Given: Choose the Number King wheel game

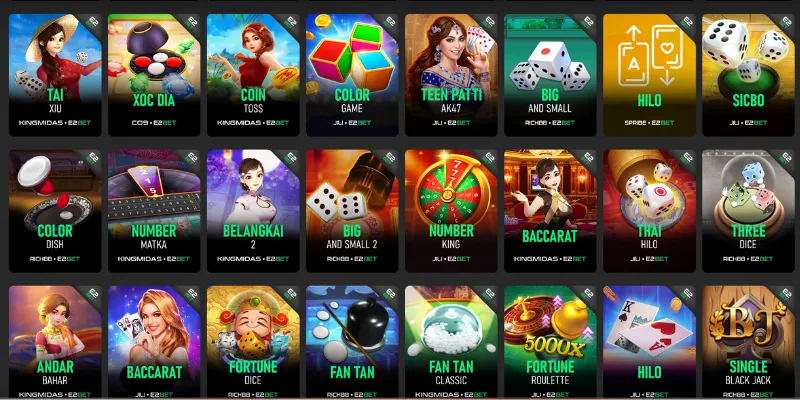Looking at the screenshot, I should (x=450, y=211).
